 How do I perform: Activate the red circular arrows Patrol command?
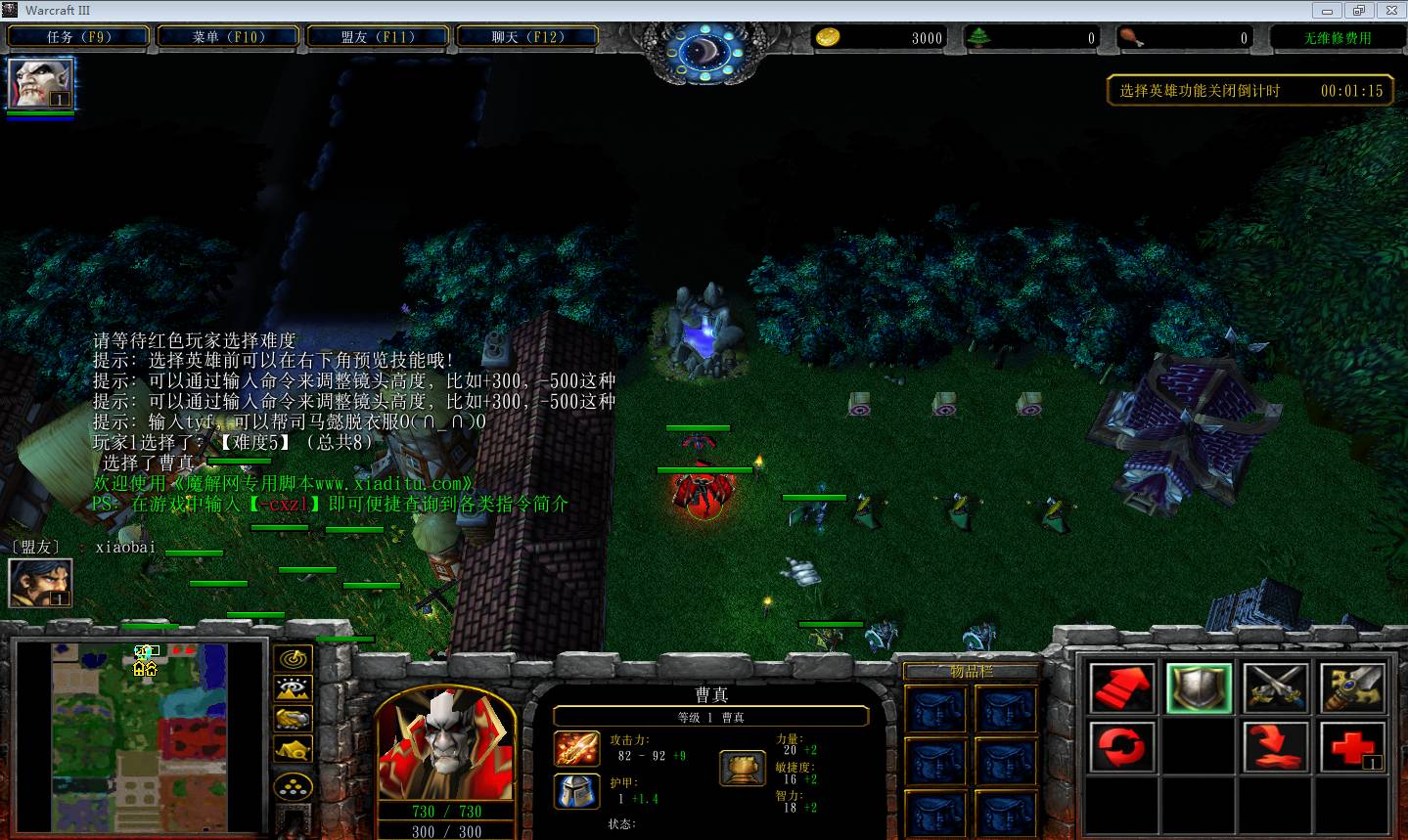pos(1122,748)
